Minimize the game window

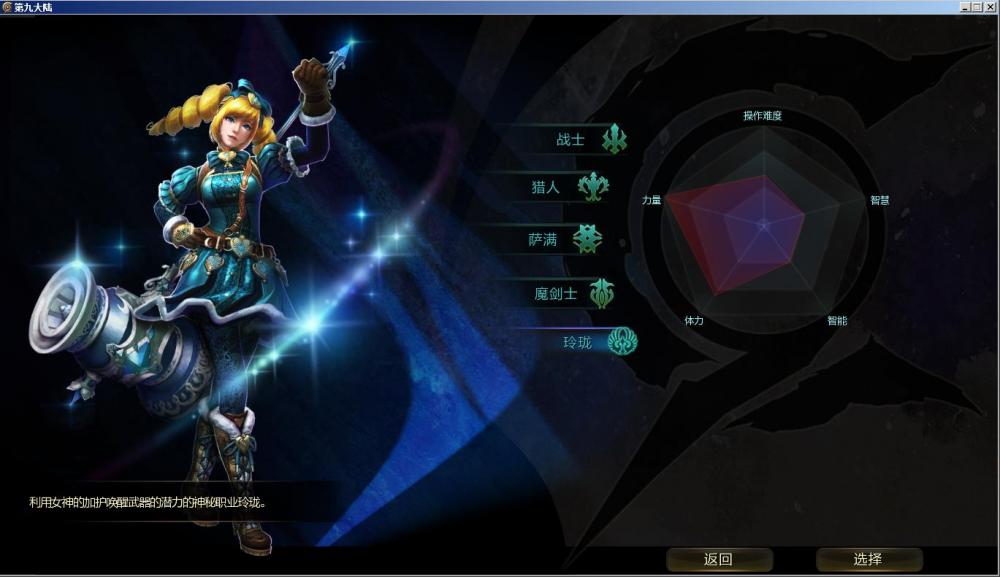point(965,7)
